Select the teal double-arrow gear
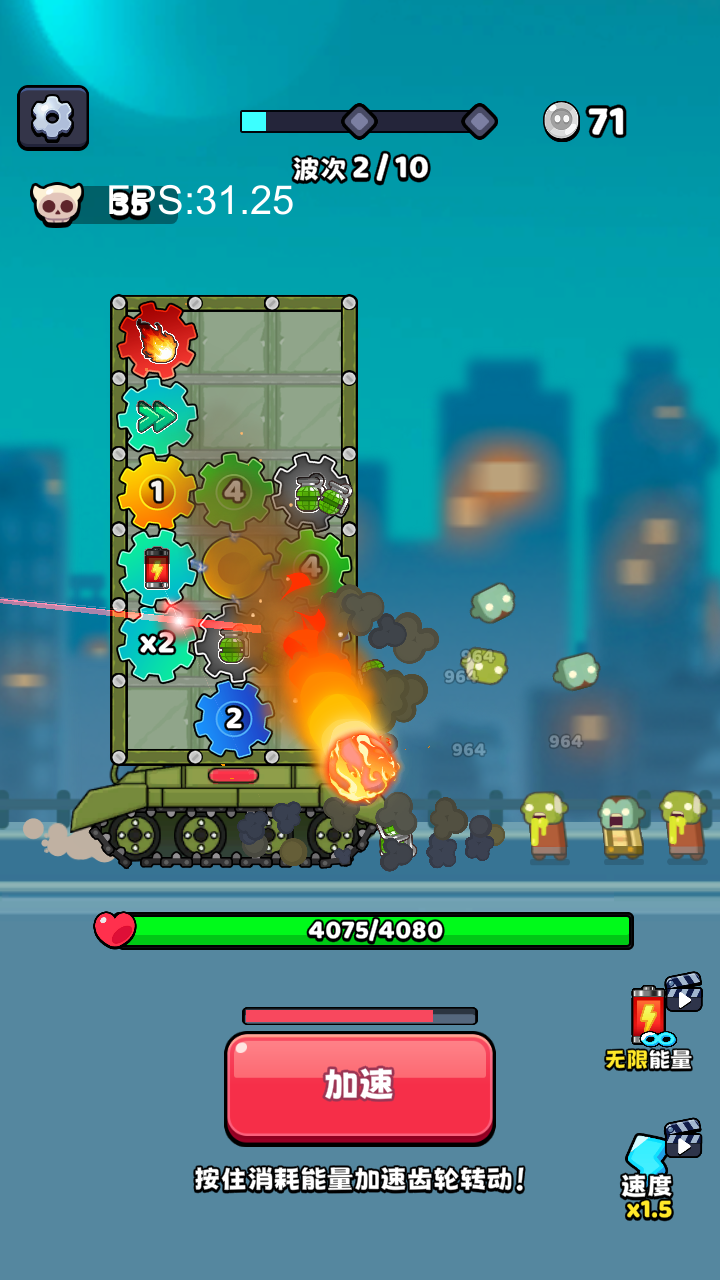The height and width of the screenshot is (1280, 720). click(x=157, y=417)
